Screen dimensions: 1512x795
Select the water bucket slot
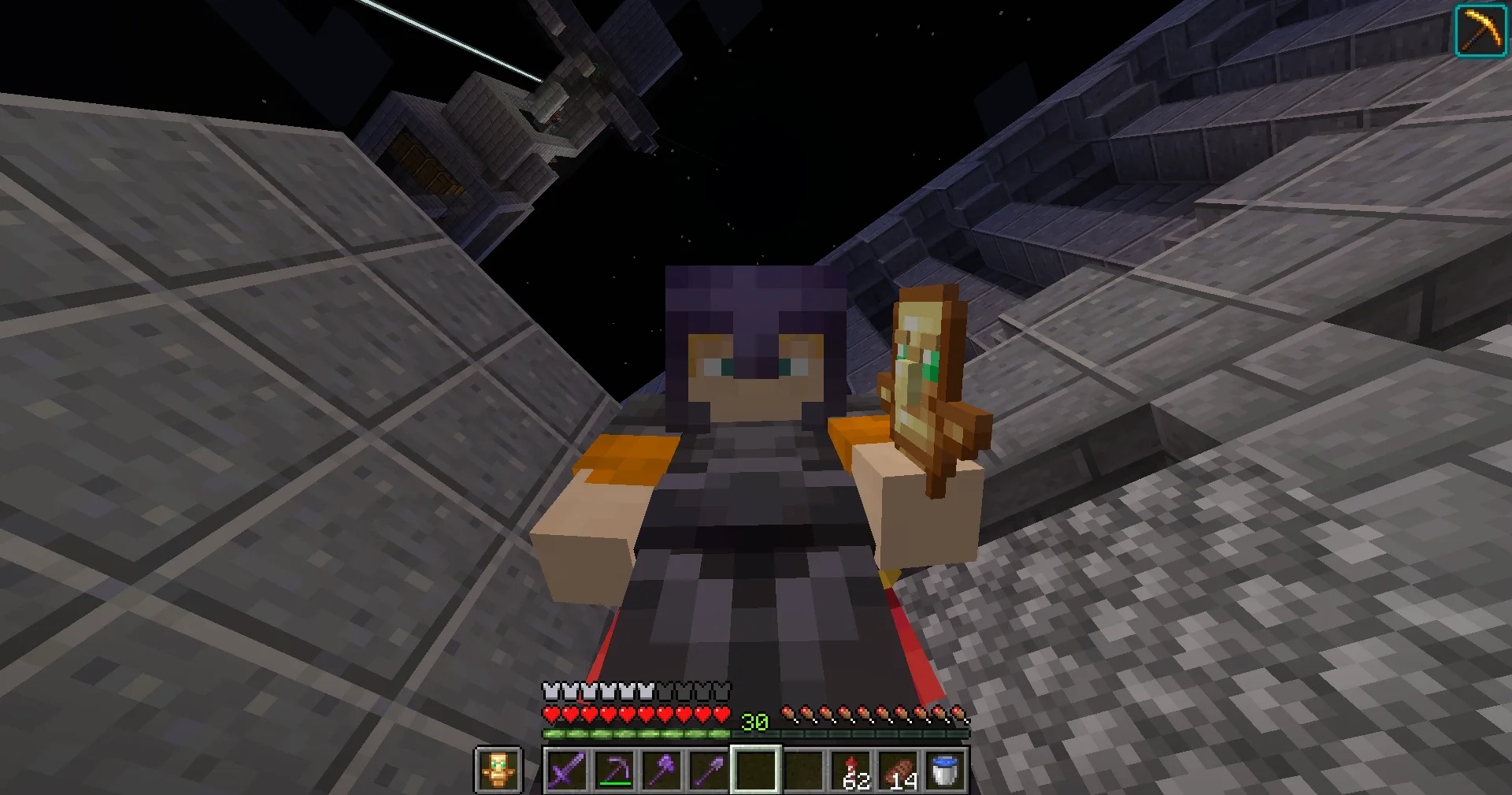pos(945,770)
